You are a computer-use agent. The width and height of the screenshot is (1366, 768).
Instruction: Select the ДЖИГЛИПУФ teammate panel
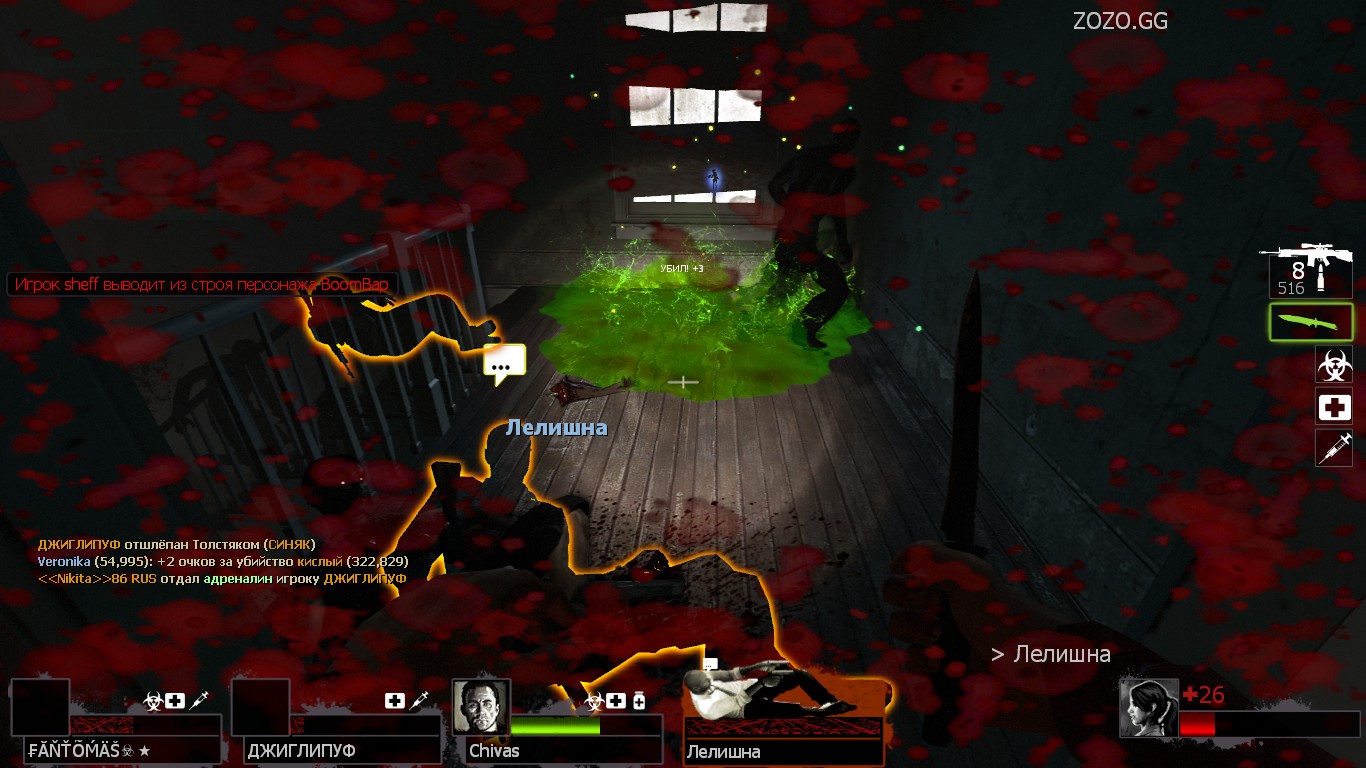(336, 724)
